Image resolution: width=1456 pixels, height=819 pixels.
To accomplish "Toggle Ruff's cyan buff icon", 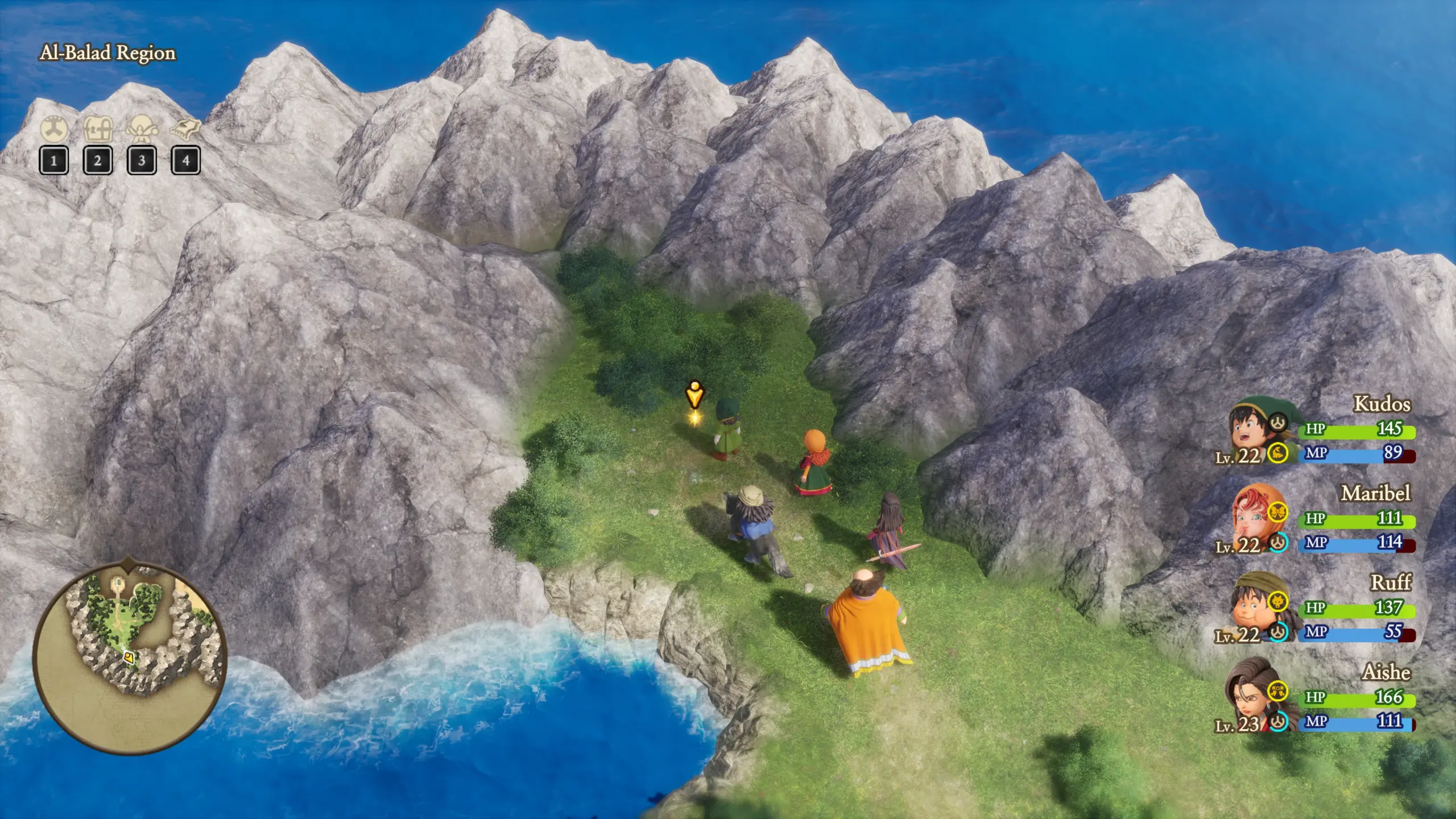I will coord(1279,633).
